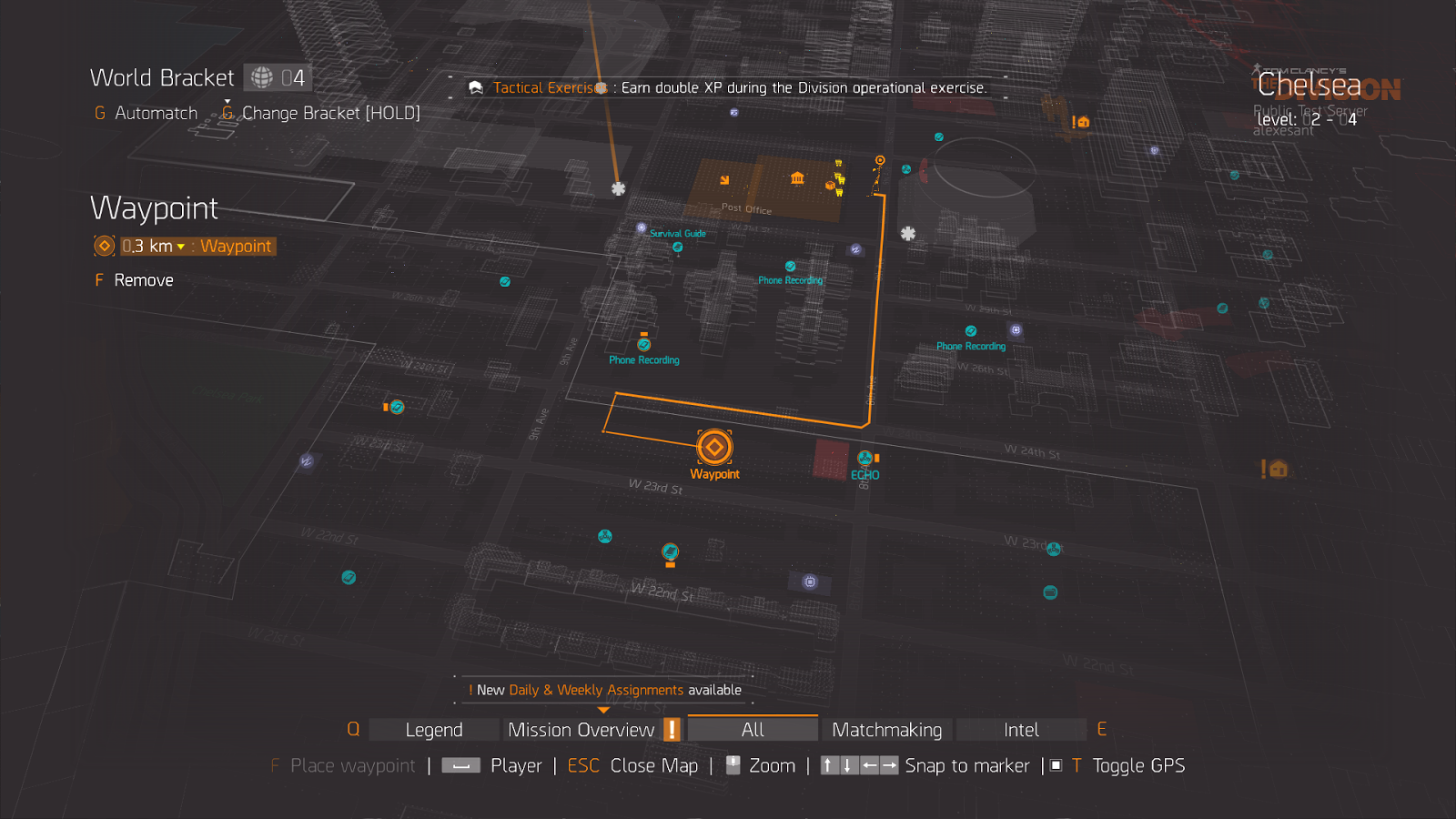
Task: Click the Waypoint diamond marker
Action: [713, 448]
